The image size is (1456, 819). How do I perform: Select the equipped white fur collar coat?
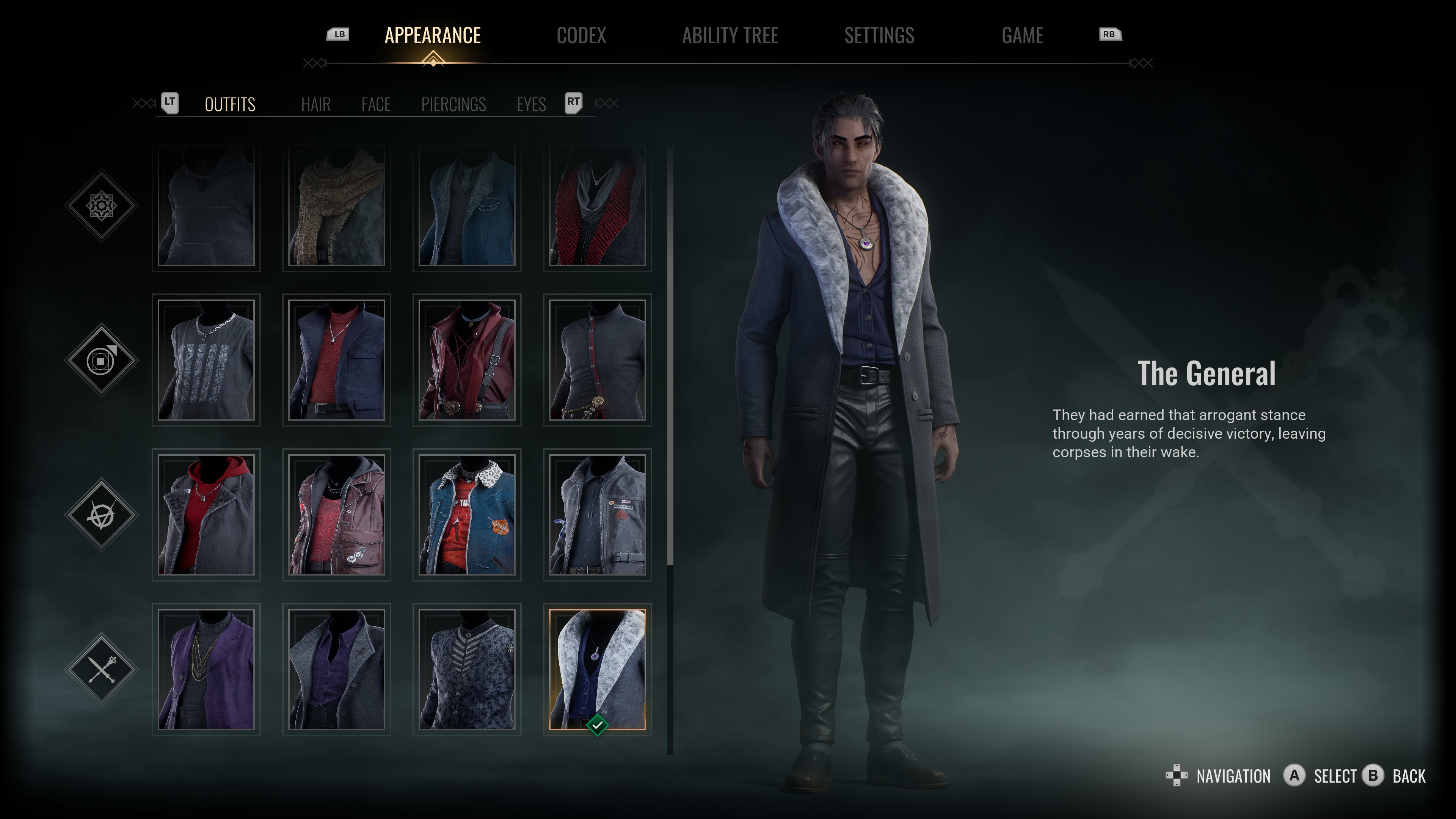598,669
